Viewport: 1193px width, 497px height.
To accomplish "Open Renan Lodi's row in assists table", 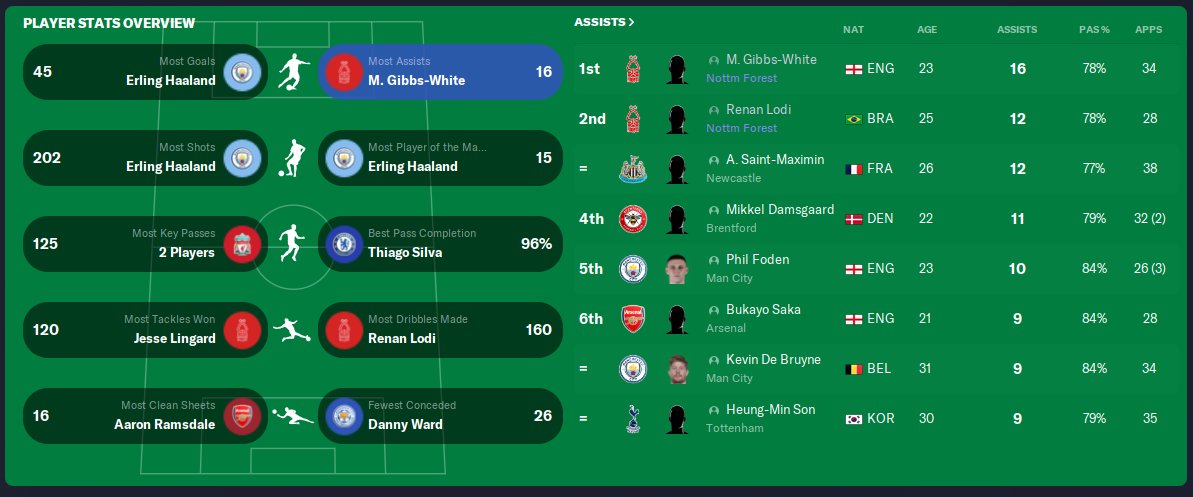I will coord(758,110).
